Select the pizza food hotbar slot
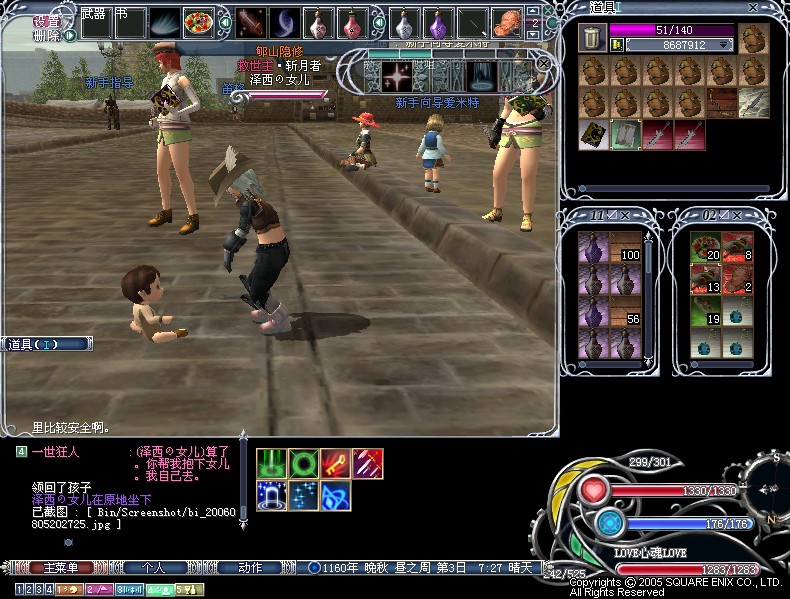The height and width of the screenshot is (599, 790). (198, 22)
